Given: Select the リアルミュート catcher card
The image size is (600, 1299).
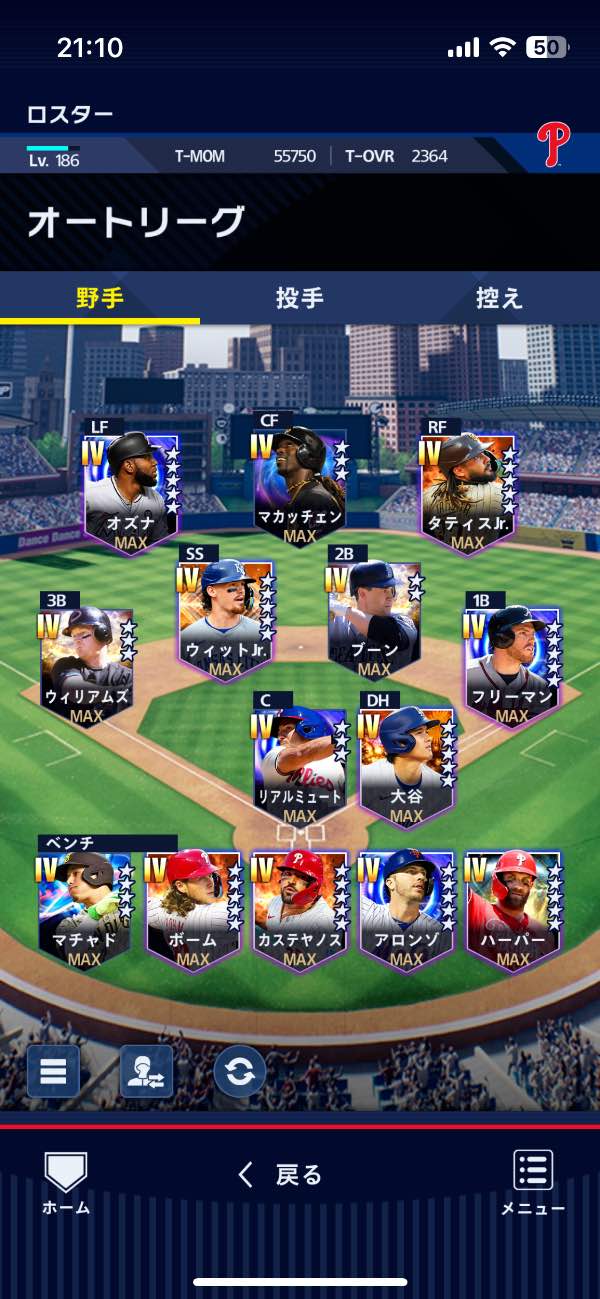Looking at the screenshot, I should coord(300,764).
